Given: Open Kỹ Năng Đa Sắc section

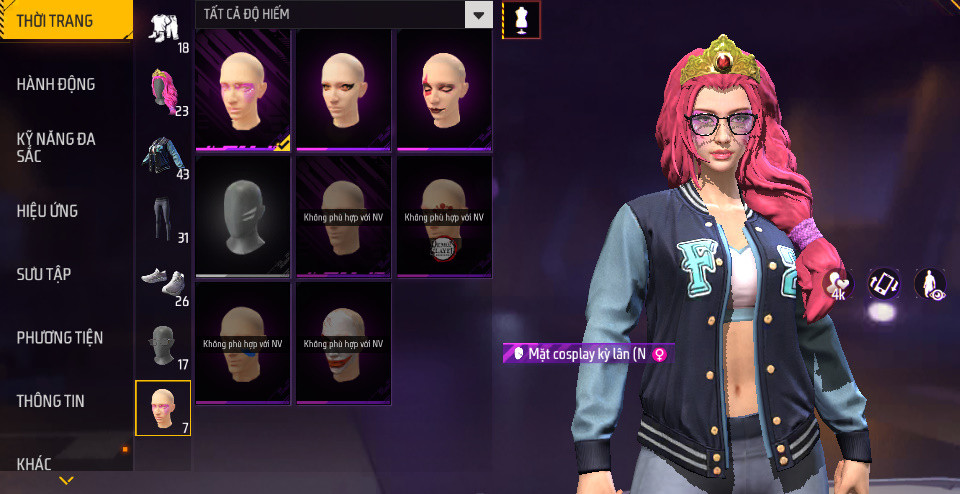Looking at the screenshot, I should (x=56, y=148).
